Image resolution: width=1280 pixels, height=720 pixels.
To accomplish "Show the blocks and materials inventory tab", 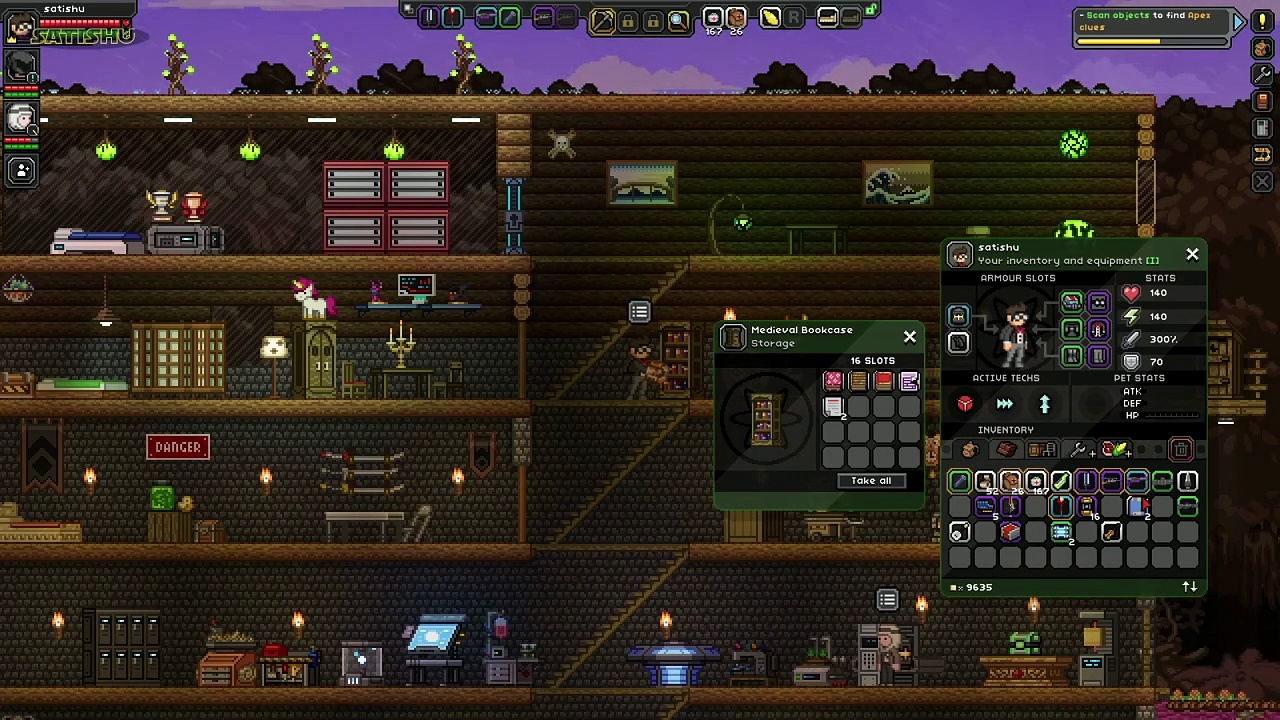I will 1006,450.
